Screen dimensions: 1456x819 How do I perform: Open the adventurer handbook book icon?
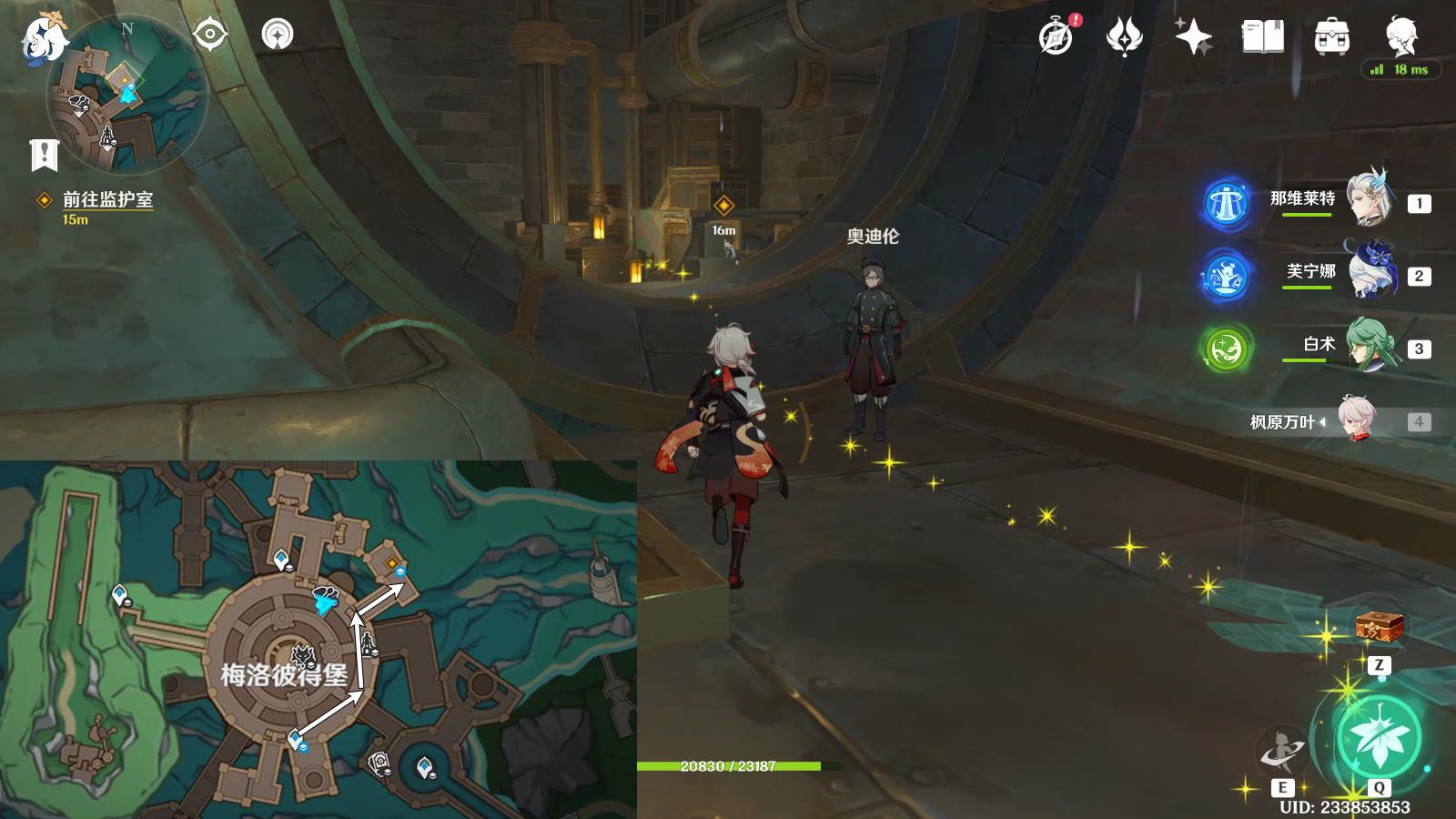pos(1262,37)
